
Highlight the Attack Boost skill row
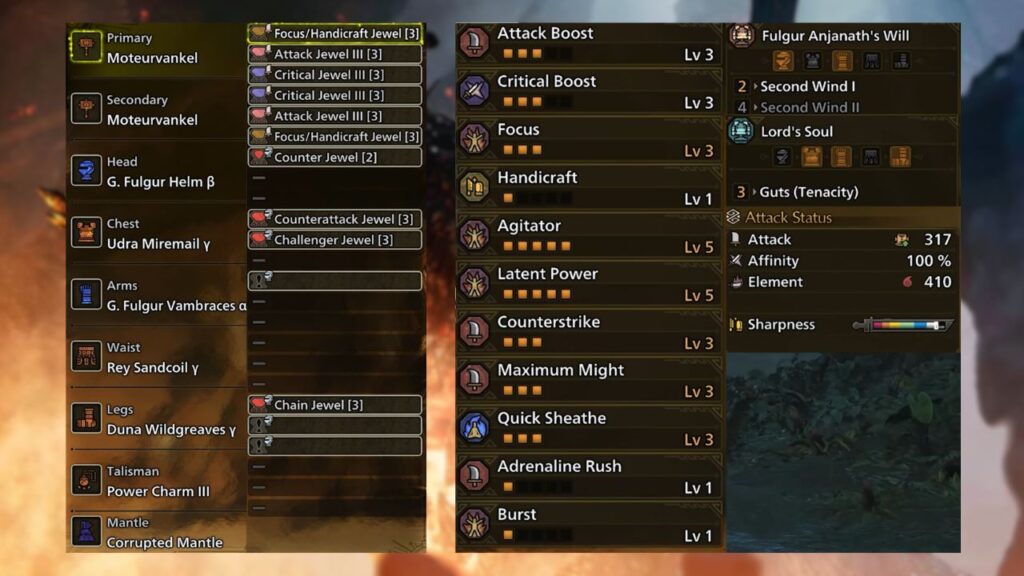pyautogui.click(x=588, y=44)
